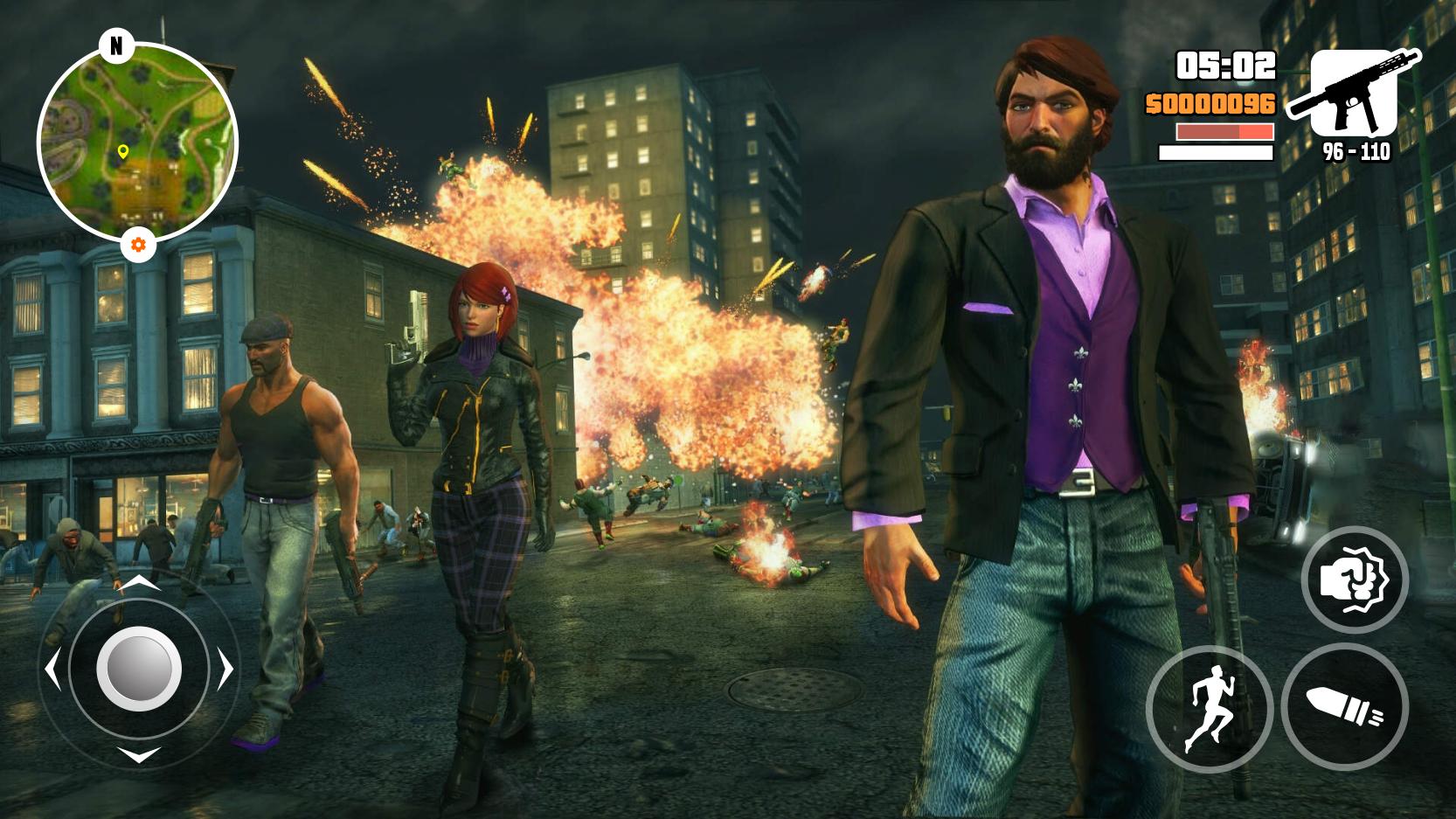
Task: Click the joystick's left arrow
Action: coord(52,670)
